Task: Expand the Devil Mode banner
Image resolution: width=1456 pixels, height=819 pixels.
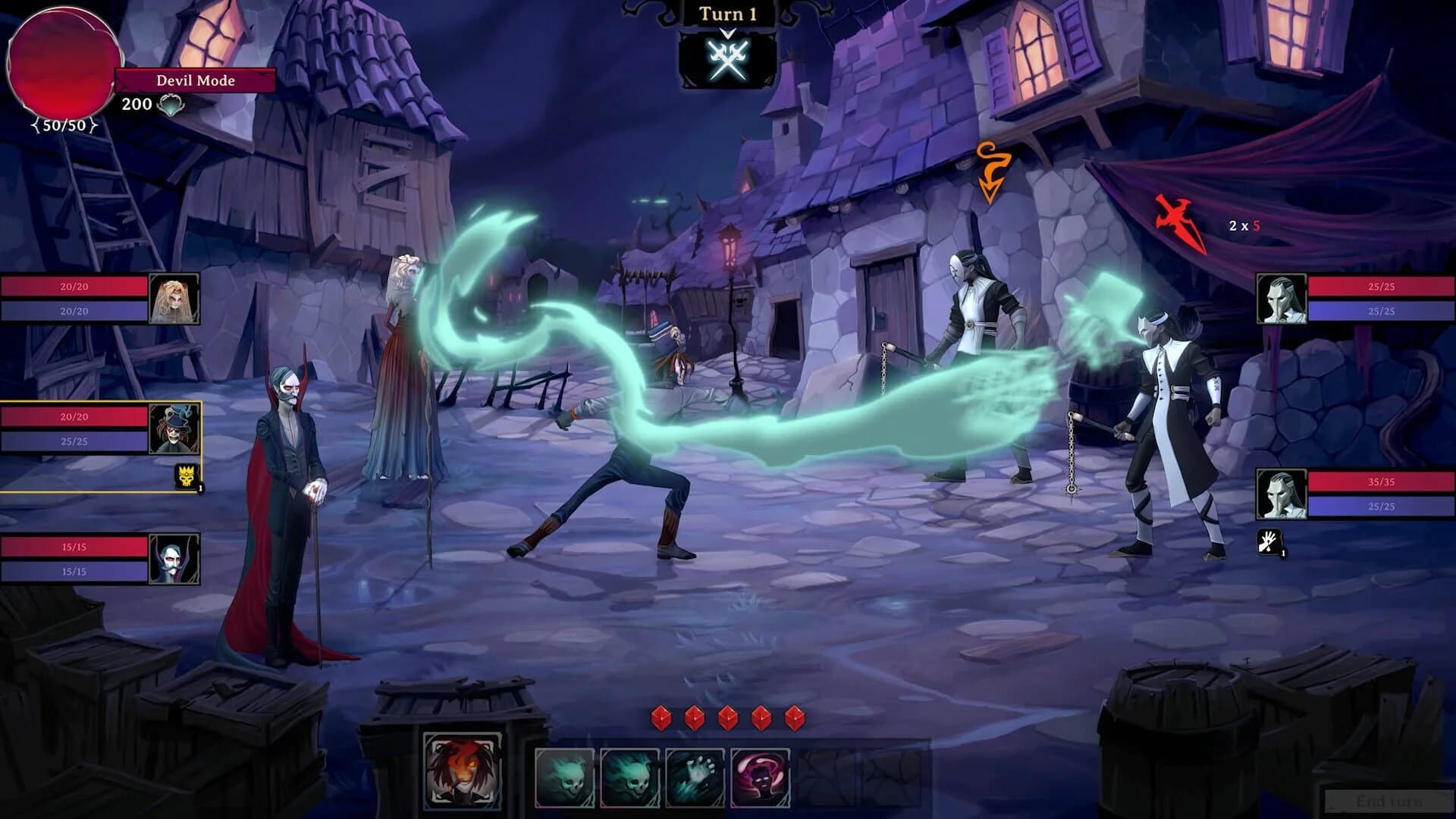Action: pos(194,80)
